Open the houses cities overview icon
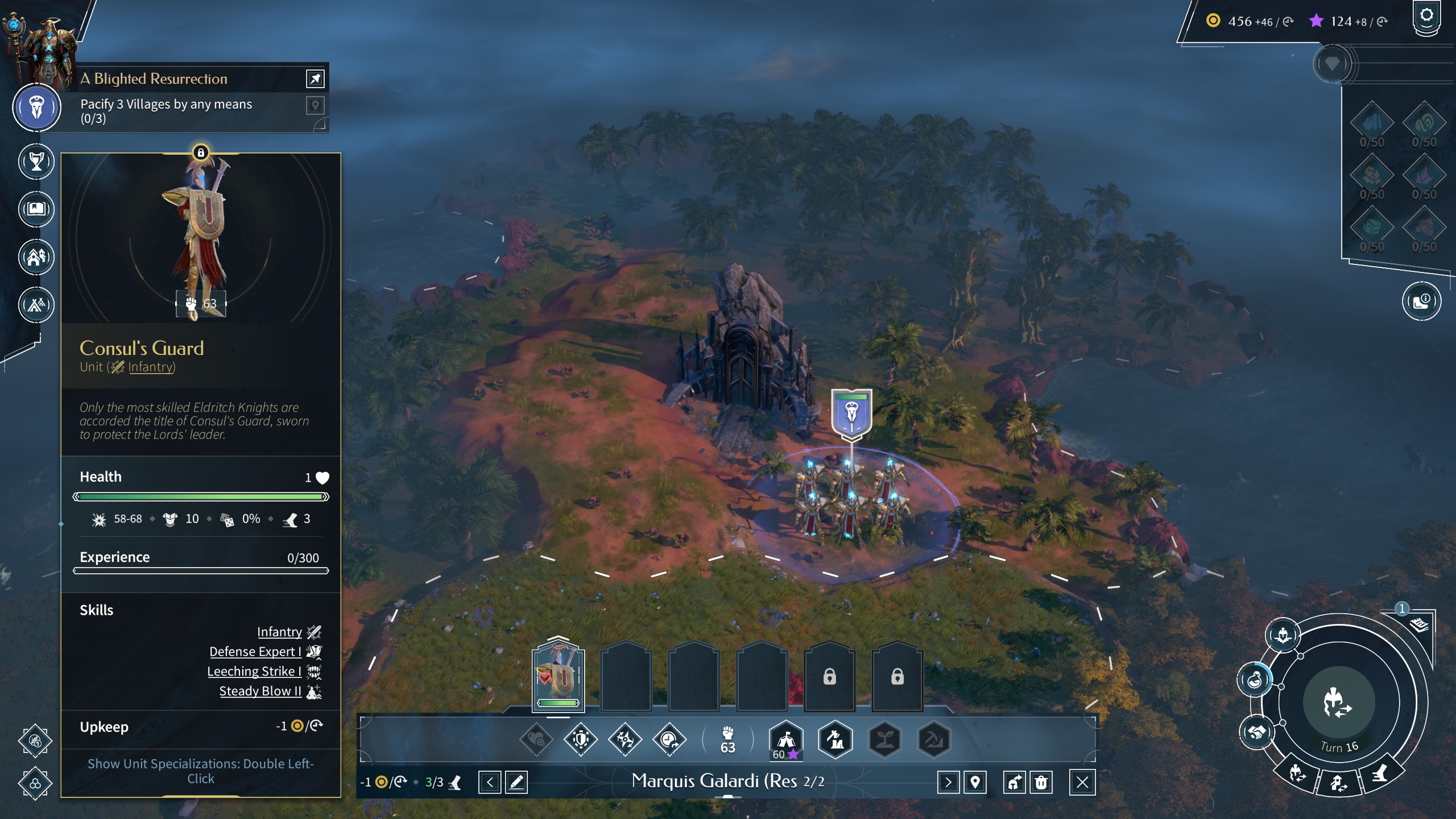1456x819 pixels. click(36, 257)
